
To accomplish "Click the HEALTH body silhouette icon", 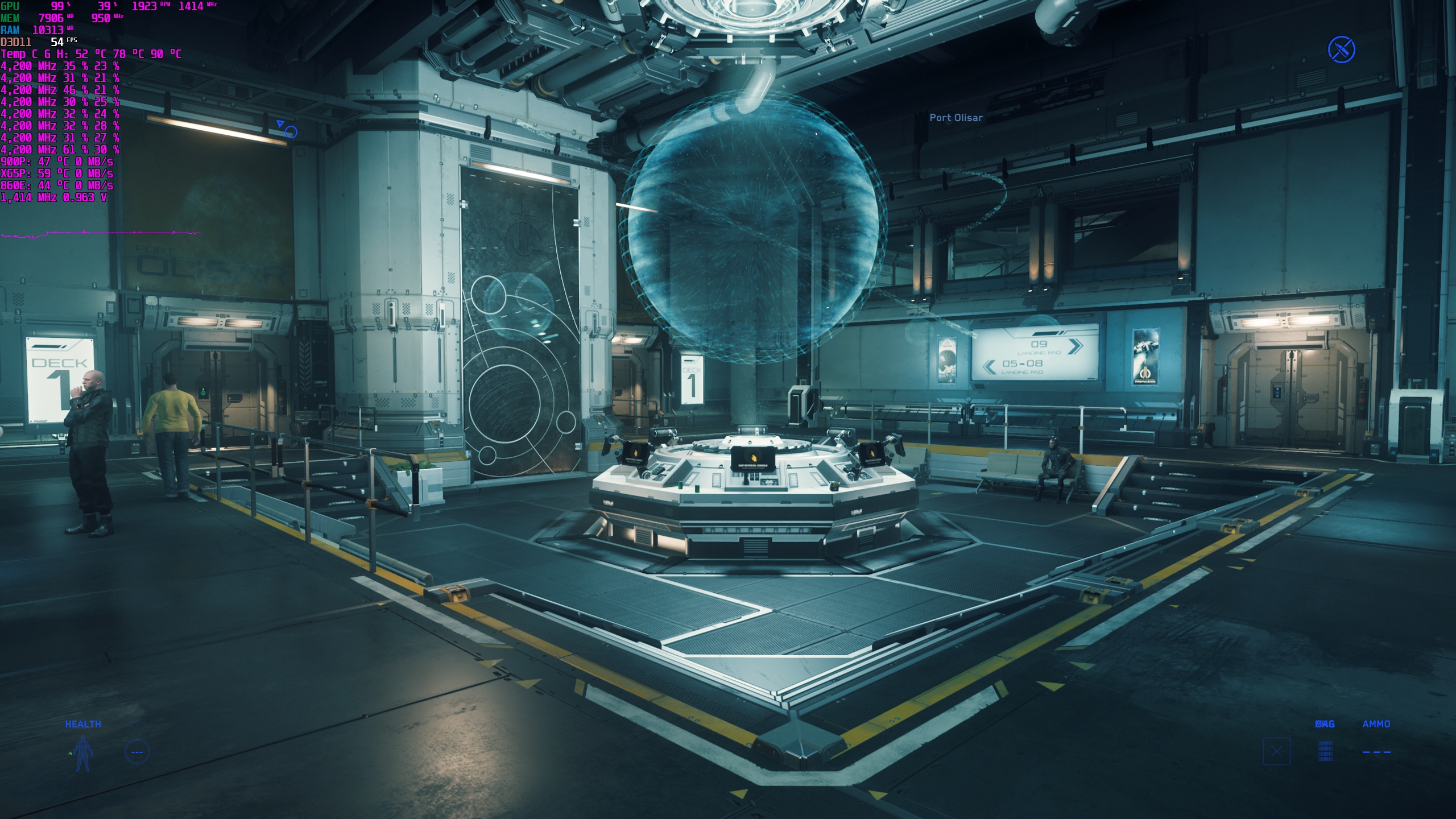I will (x=82, y=754).
